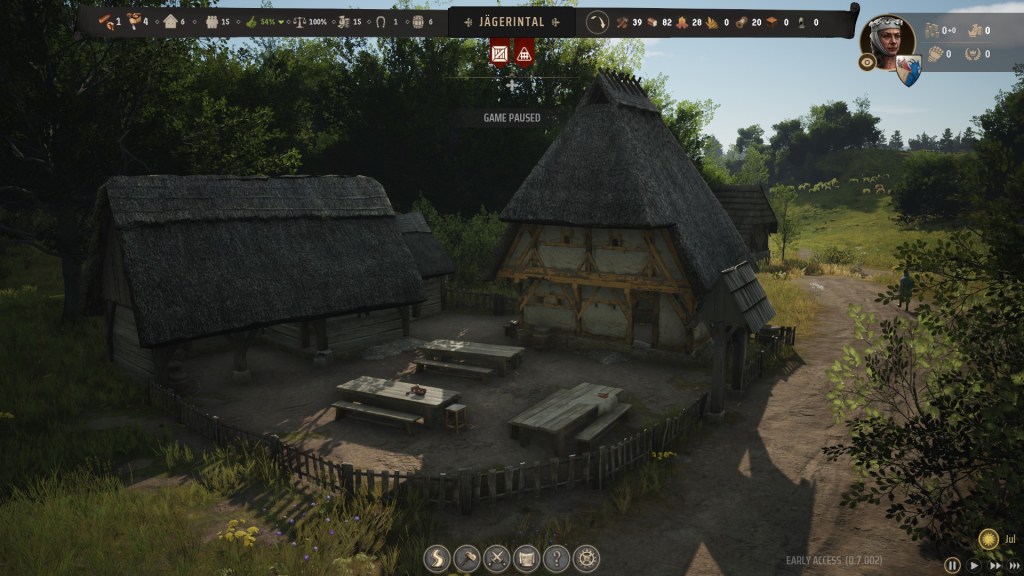This screenshot has height=576, width=1024.
Task: Click the red market stall alert icon
Action: coord(524,53)
